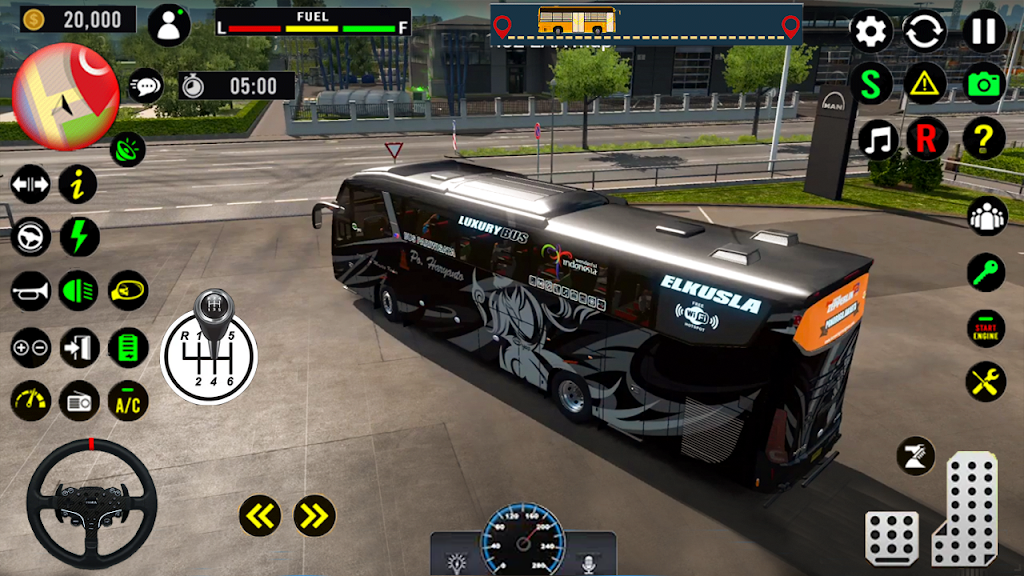
Task: Click the Start Engine button
Action: pos(985,328)
